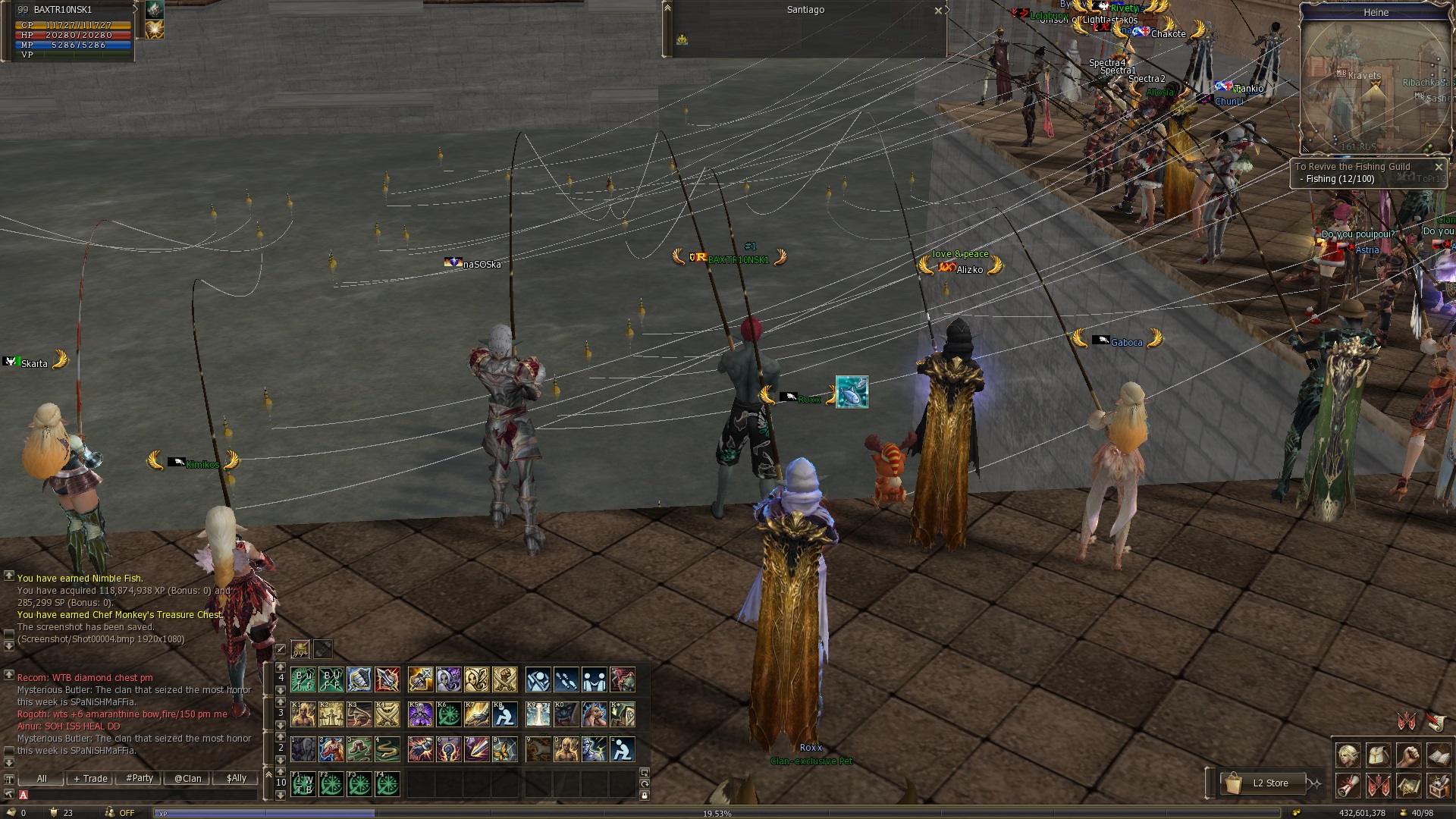Switch to the #Party chat tab
Image resolution: width=1456 pixels, height=819 pixels.
click(140, 779)
